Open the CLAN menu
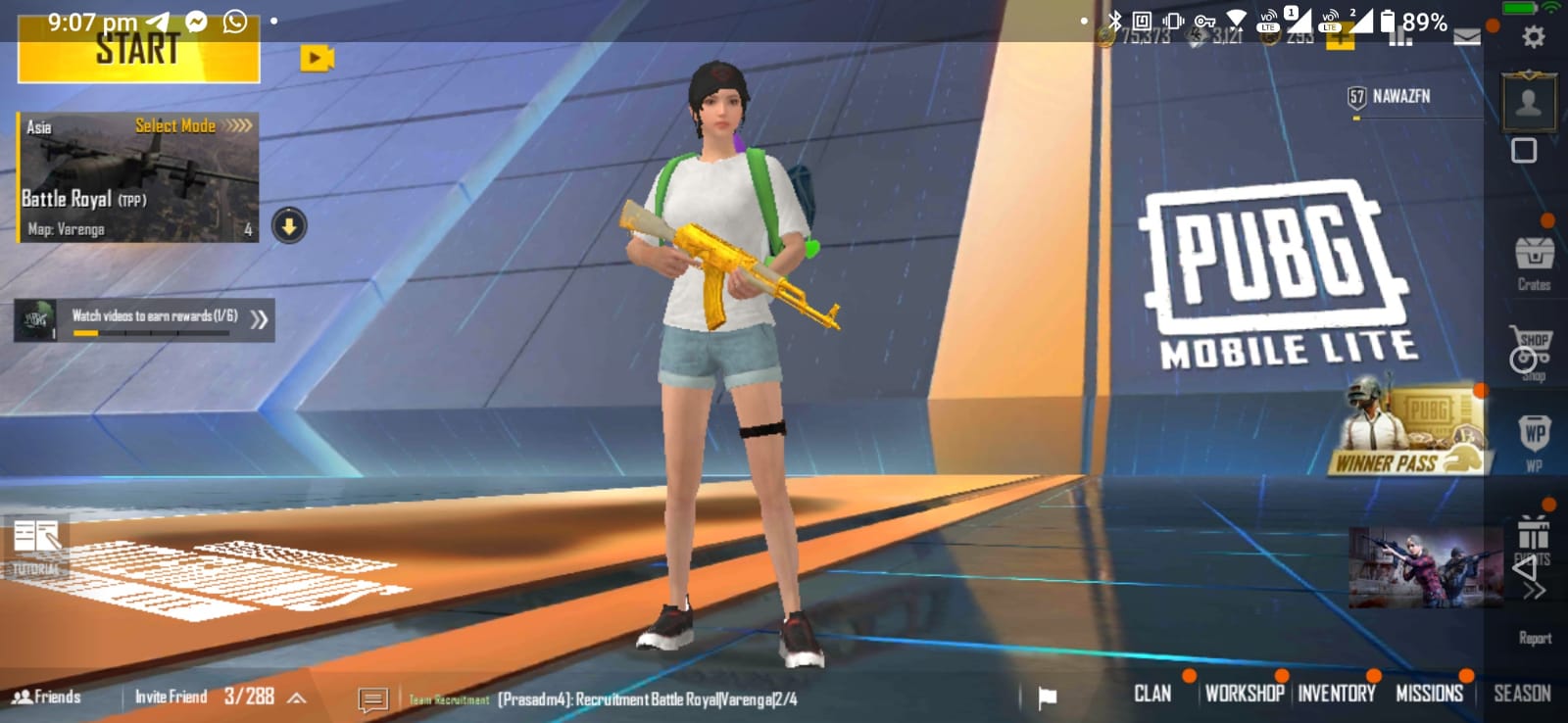Image resolution: width=1568 pixels, height=723 pixels. [1152, 694]
